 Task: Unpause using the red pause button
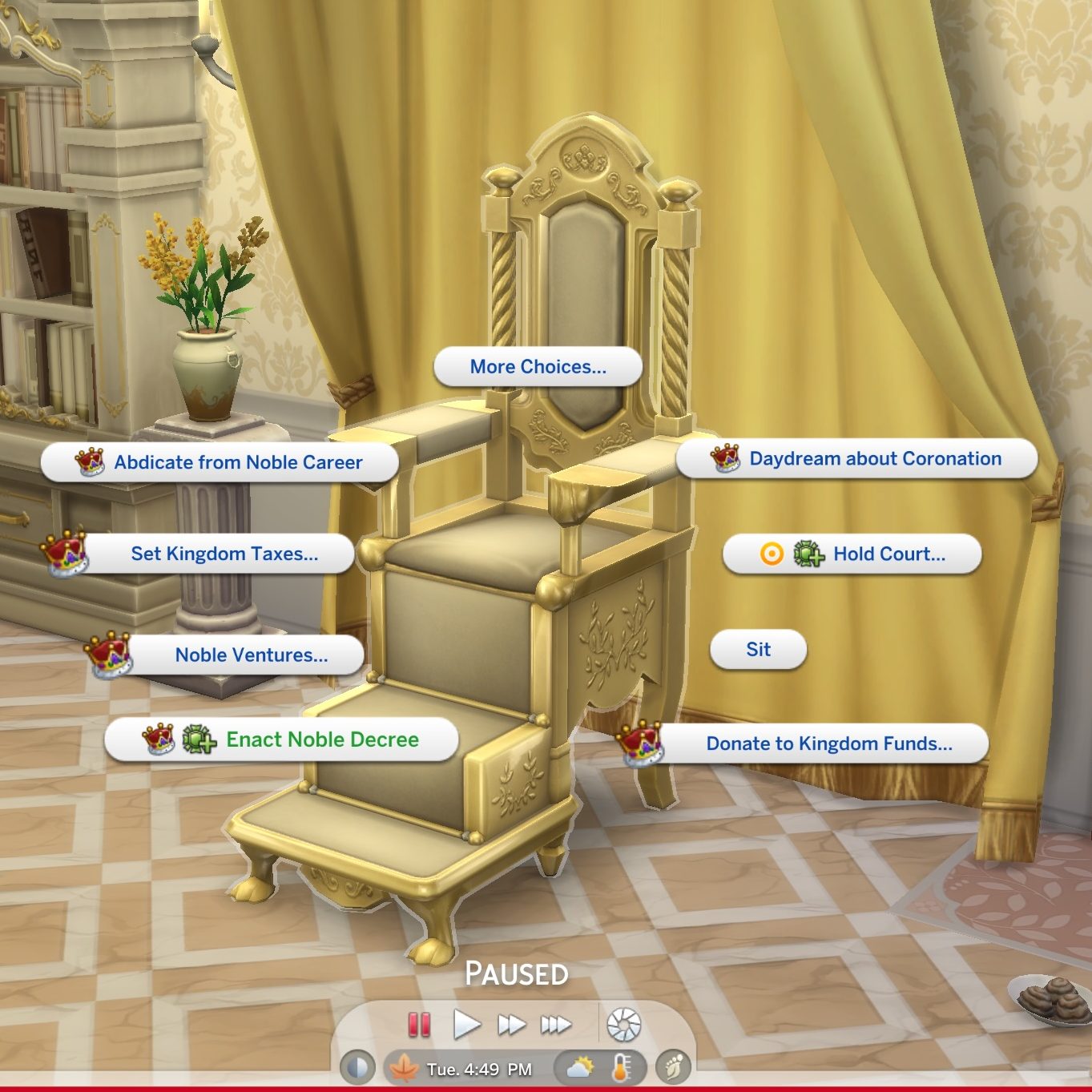(417, 1022)
